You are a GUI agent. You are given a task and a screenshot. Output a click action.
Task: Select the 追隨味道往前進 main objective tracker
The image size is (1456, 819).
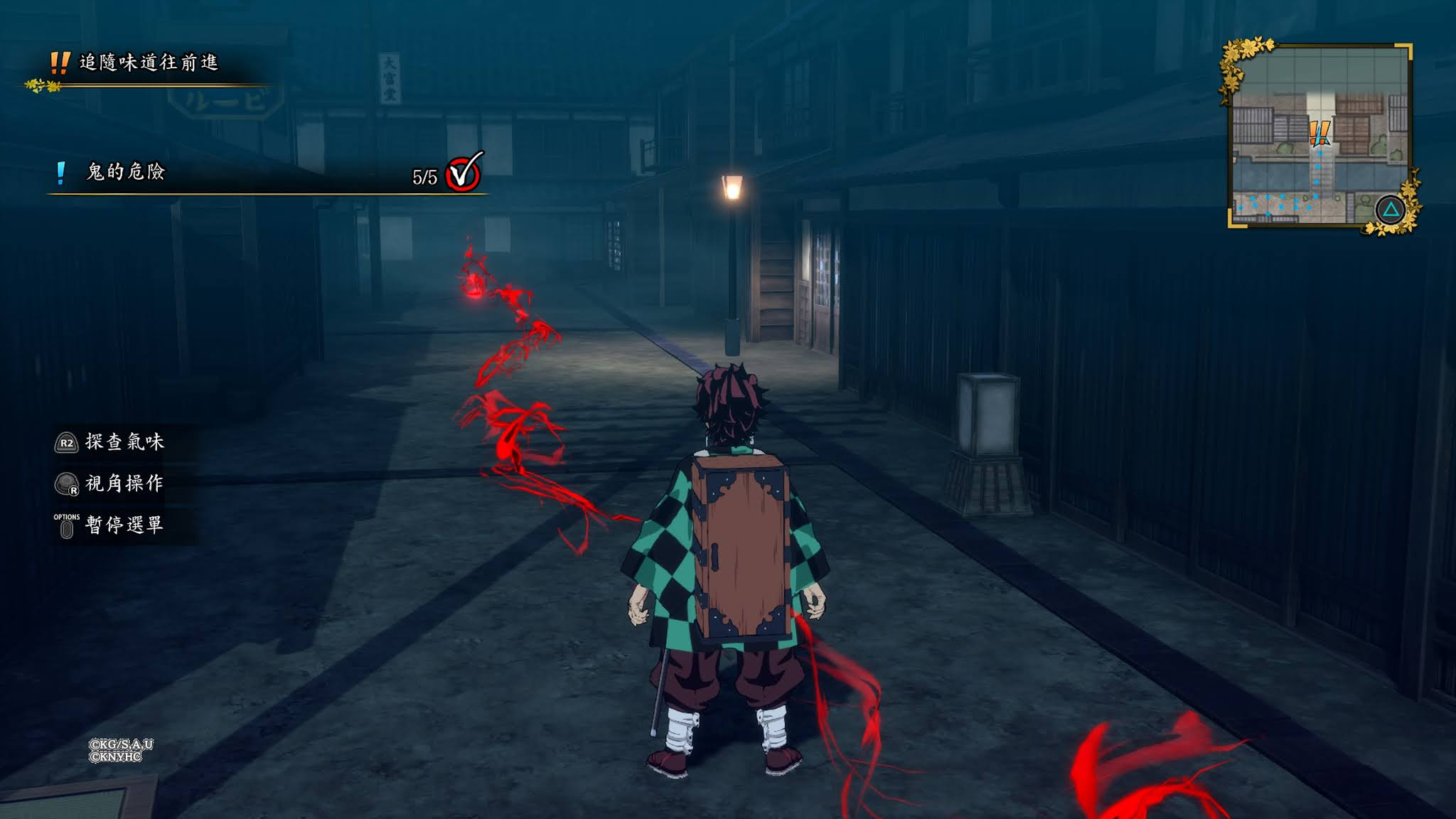coord(148,63)
